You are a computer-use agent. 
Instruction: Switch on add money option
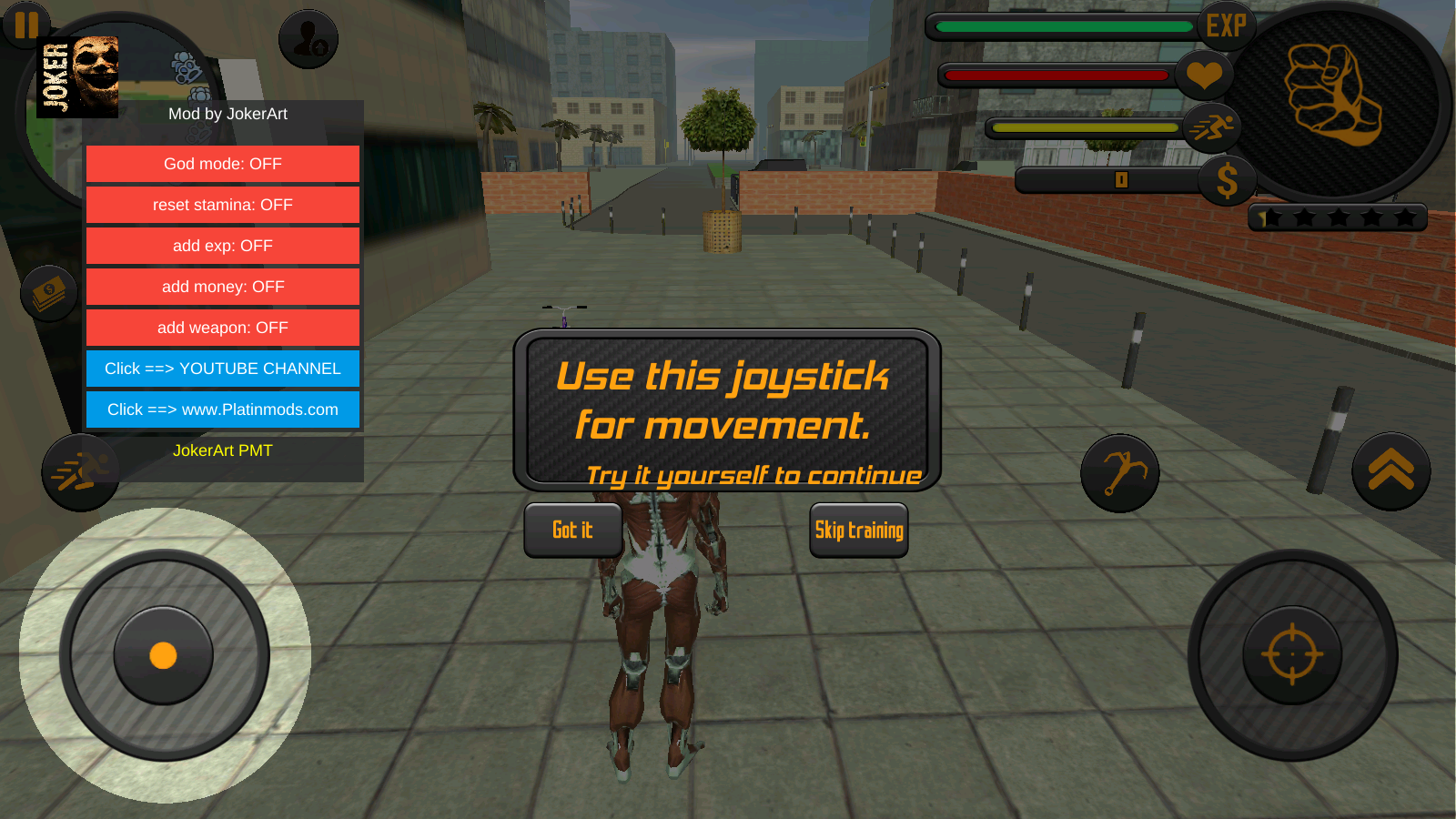click(223, 287)
